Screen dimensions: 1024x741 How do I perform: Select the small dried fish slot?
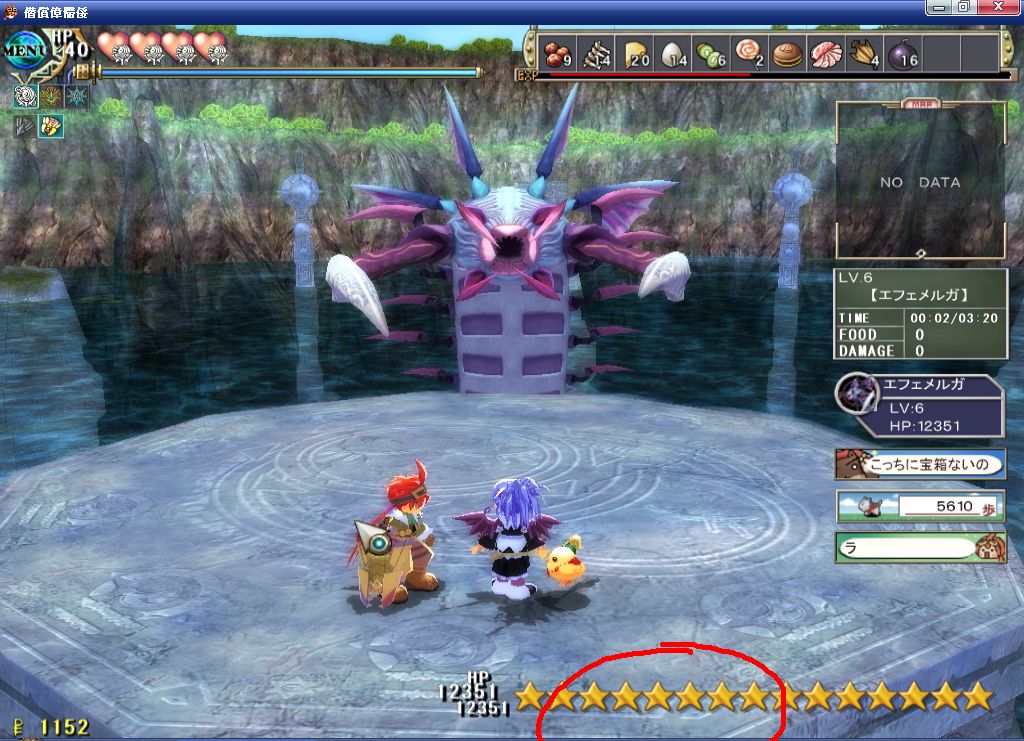(597, 53)
